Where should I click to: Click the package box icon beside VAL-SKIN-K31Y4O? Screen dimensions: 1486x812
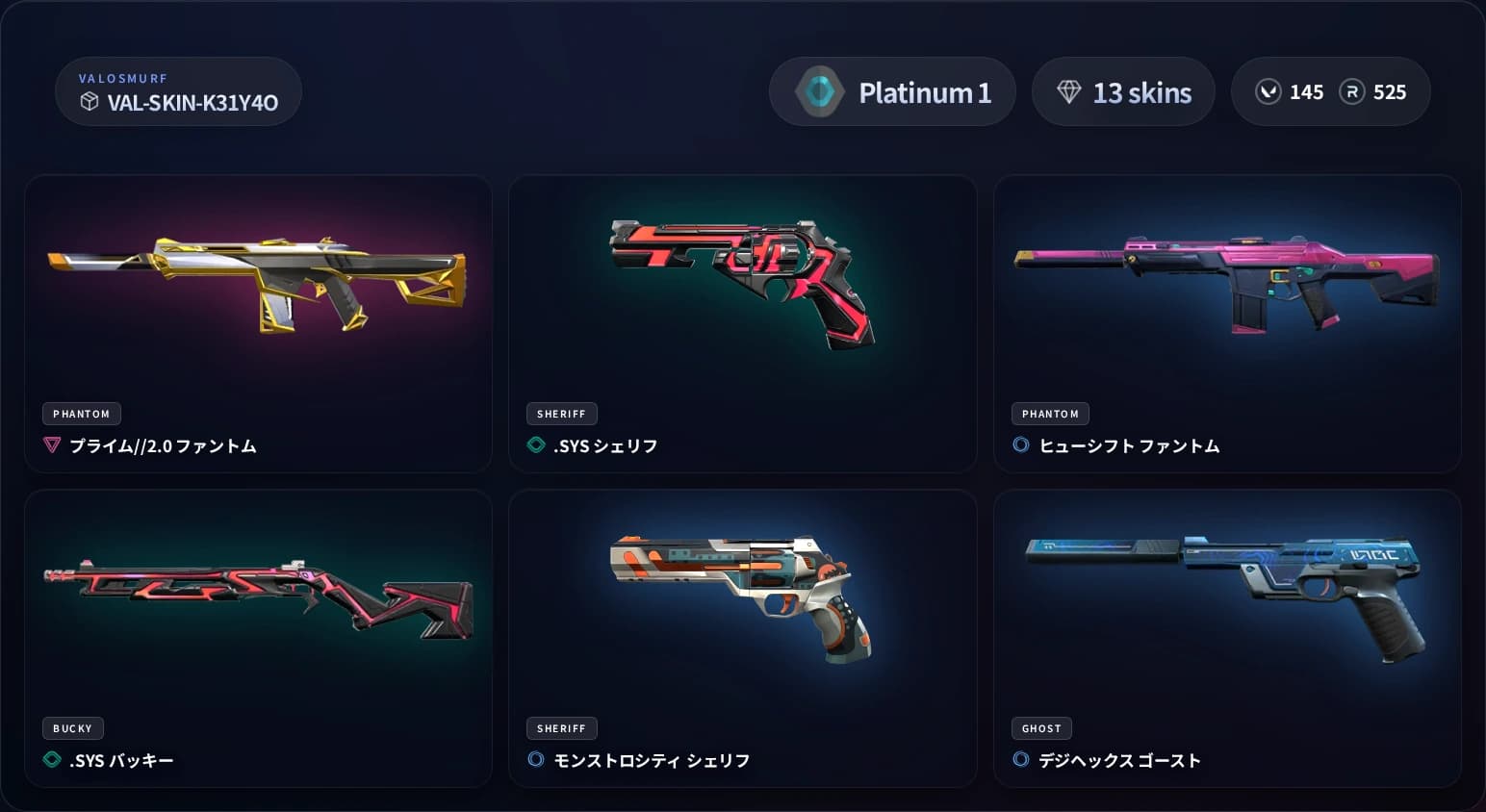coord(90,101)
